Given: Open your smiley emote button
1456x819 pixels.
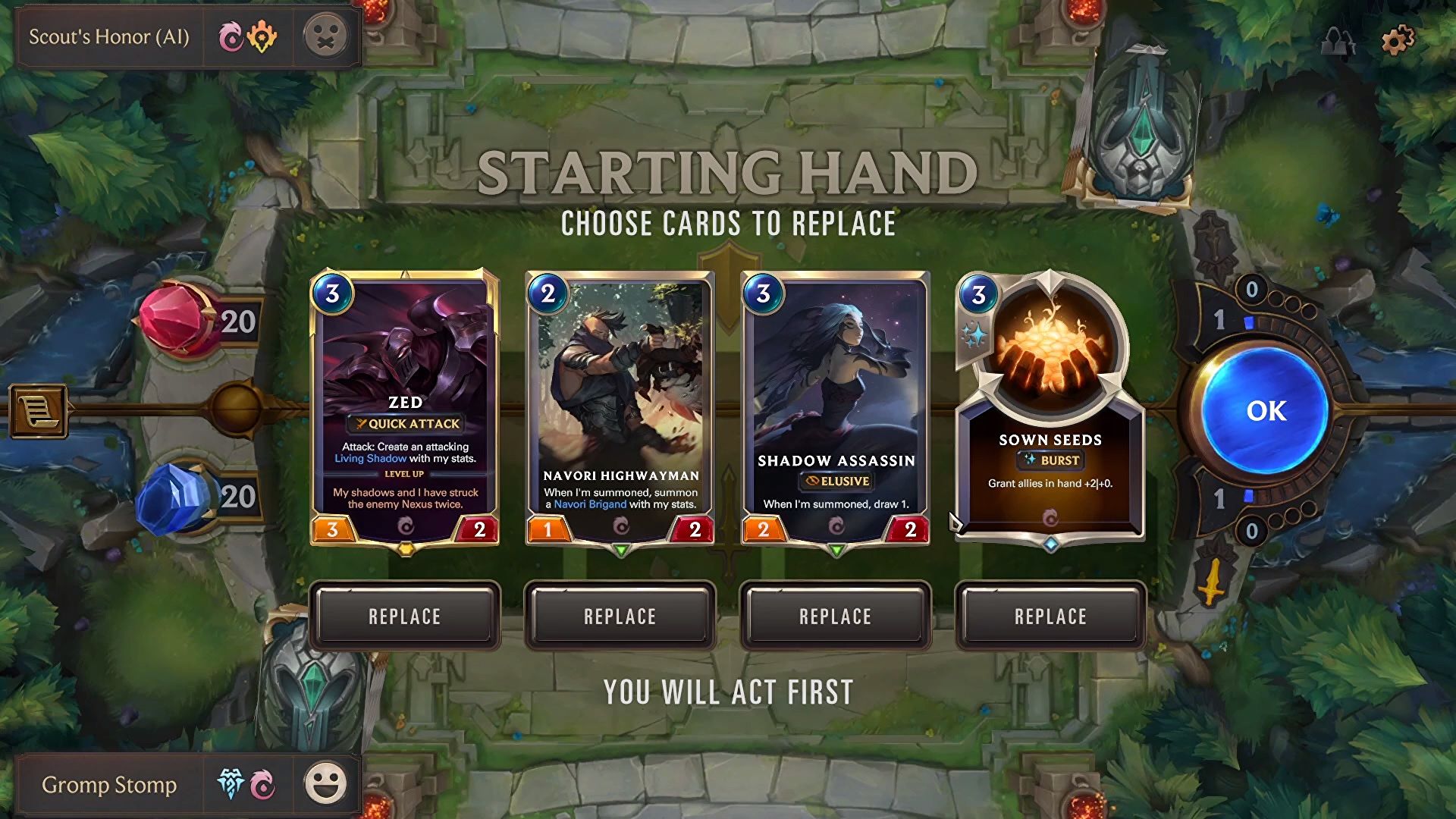Looking at the screenshot, I should point(326,784).
